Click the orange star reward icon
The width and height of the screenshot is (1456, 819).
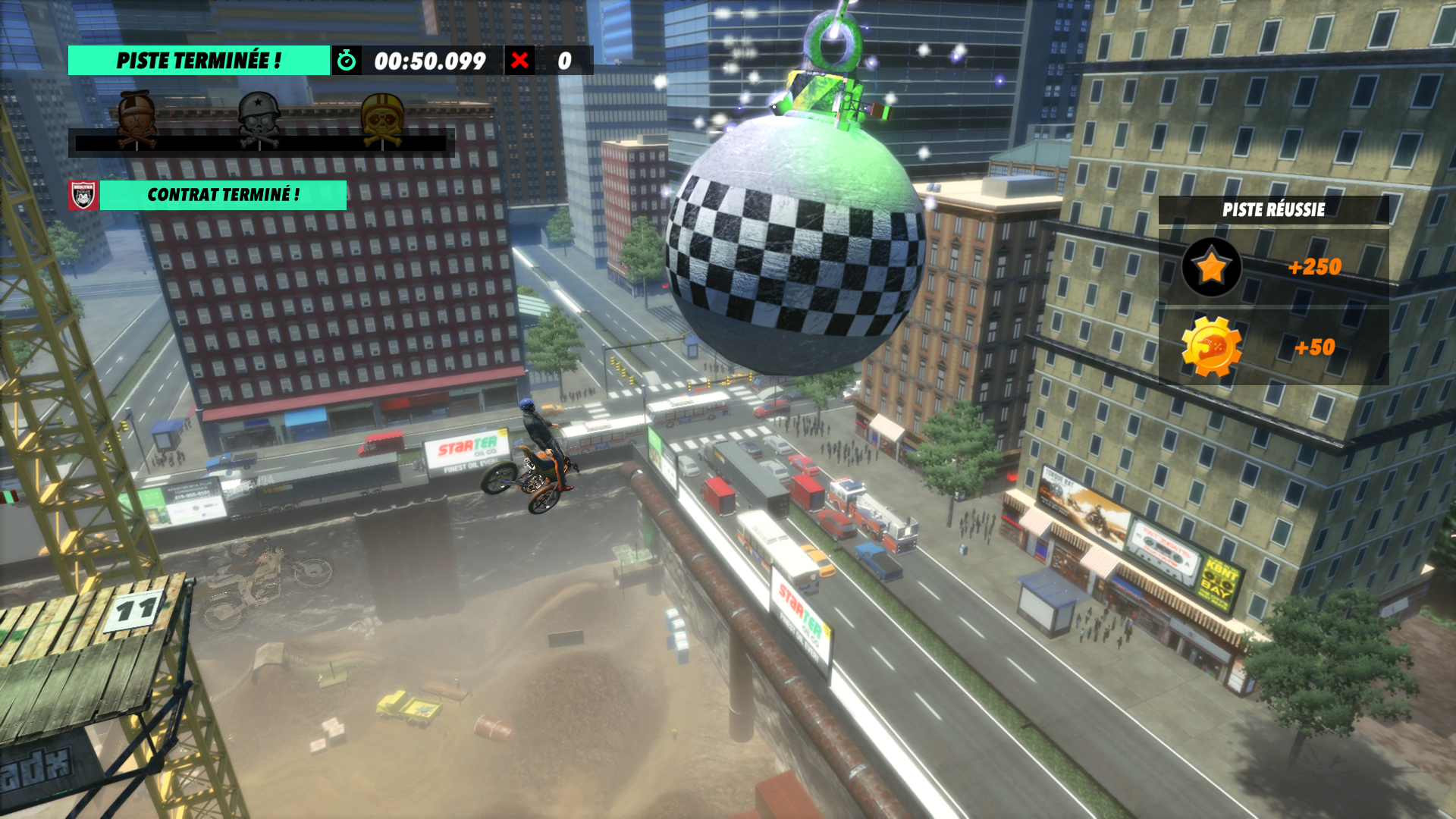[1211, 267]
